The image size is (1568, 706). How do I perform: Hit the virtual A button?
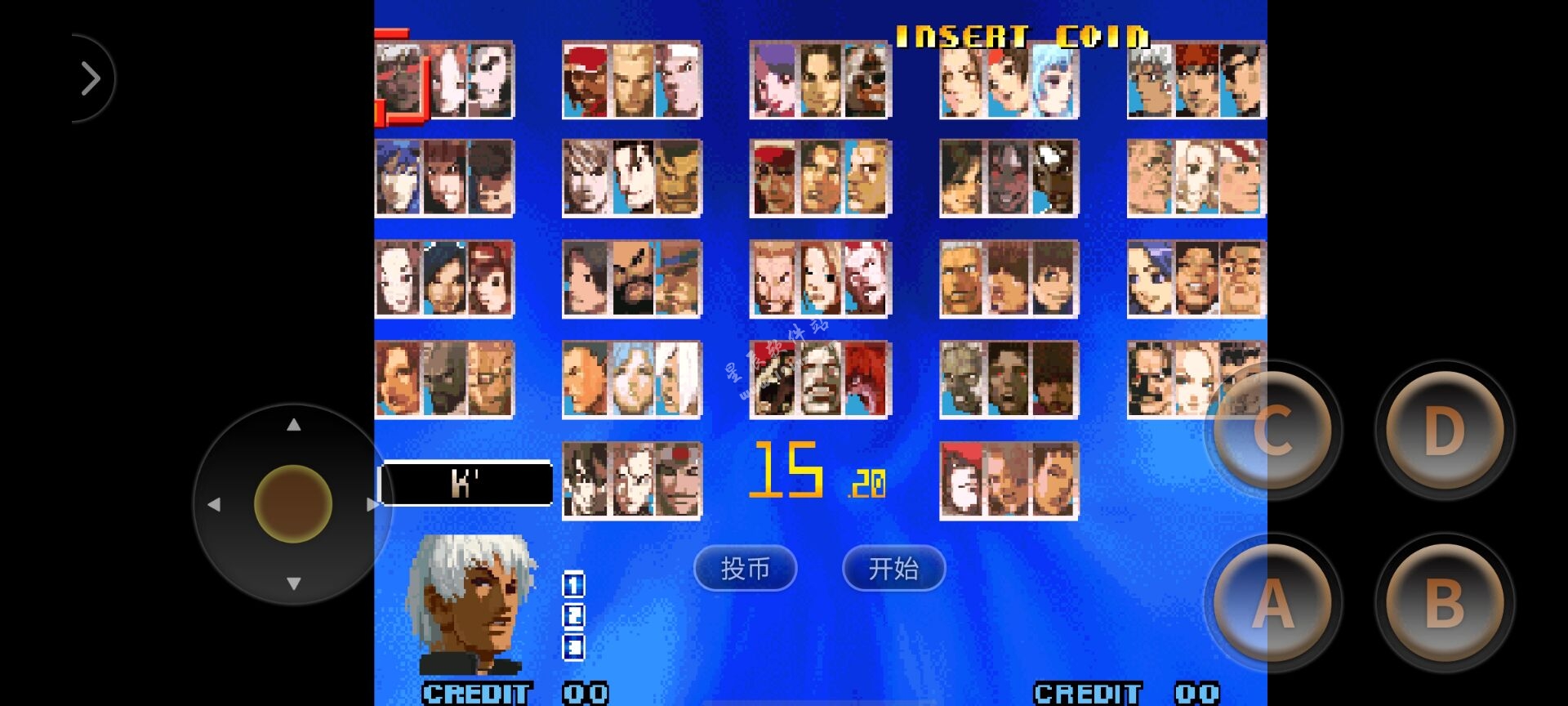(1272, 604)
